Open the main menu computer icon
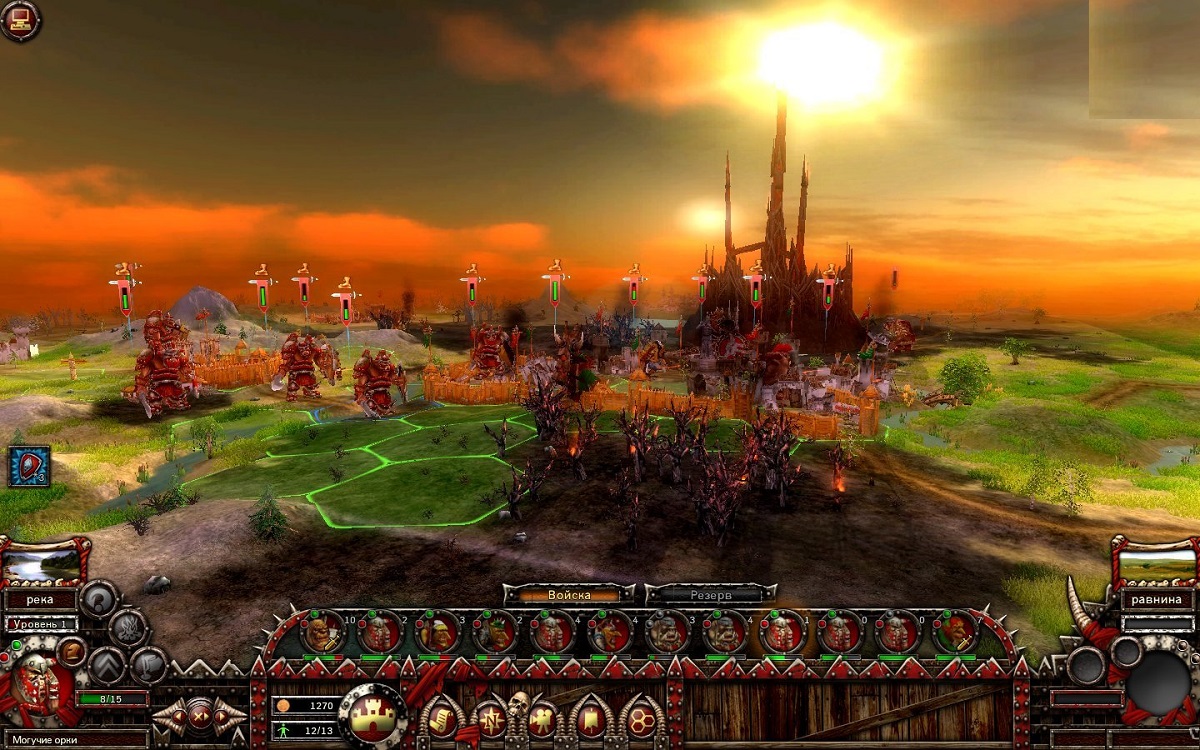The width and height of the screenshot is (1200, 750). tap(20, 20)
